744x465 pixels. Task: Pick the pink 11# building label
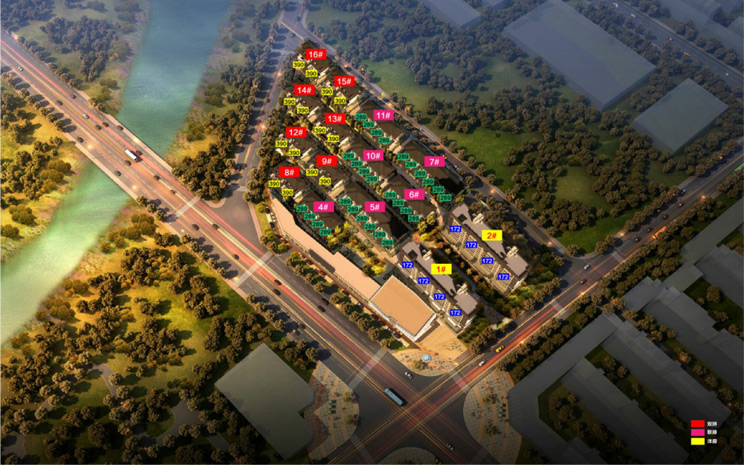tap(382, 115)
